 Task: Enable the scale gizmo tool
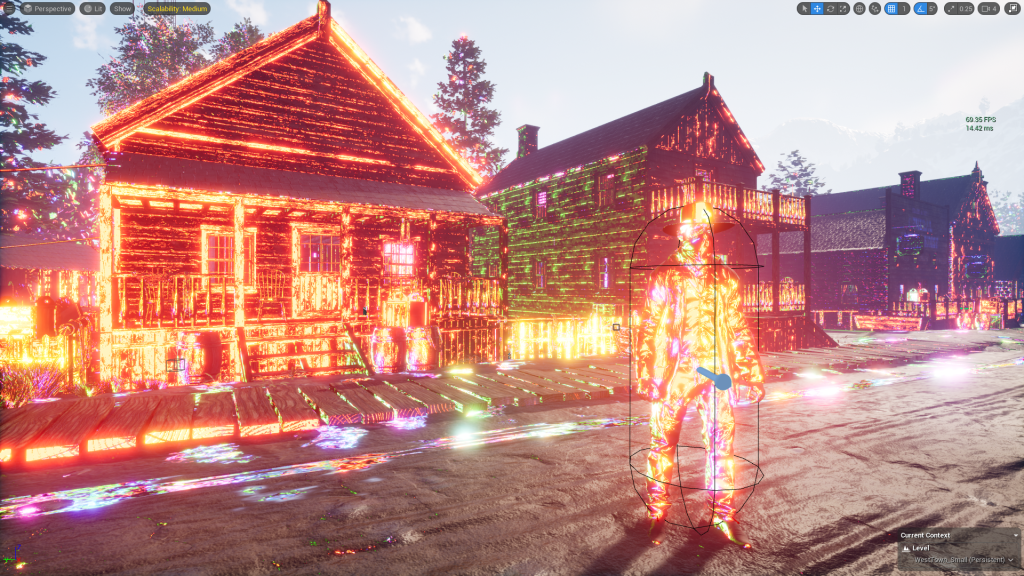coord(843,8)
